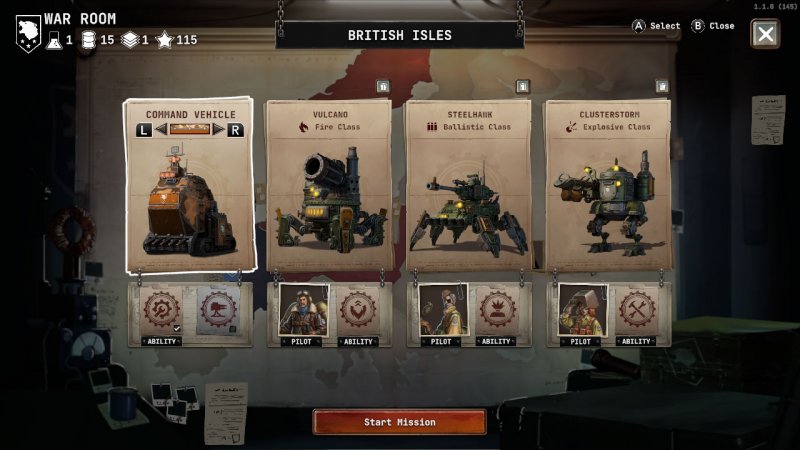This screenshot has width=800, height=450.
Task: Show info for the Vulcano card
Action: pyautogui.click(x=382, y=87)
